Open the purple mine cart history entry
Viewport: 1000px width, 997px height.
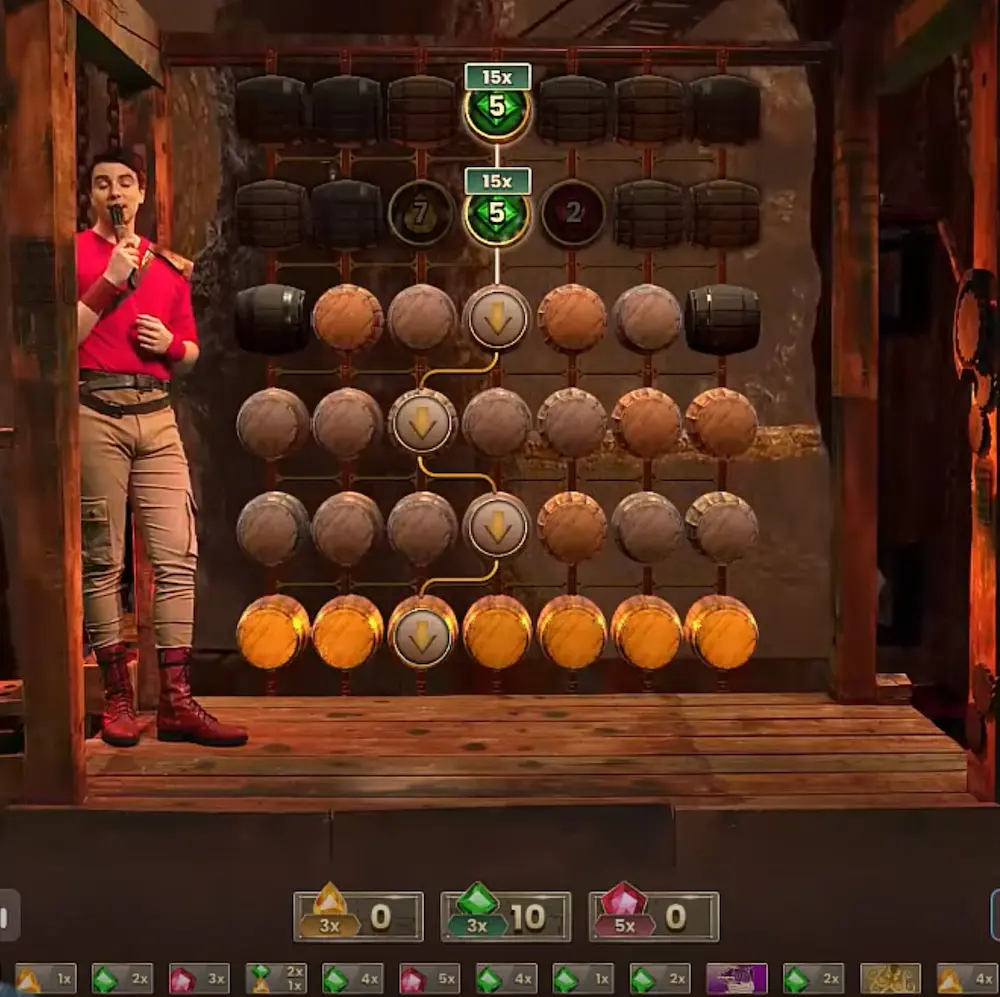coord(736,978)
